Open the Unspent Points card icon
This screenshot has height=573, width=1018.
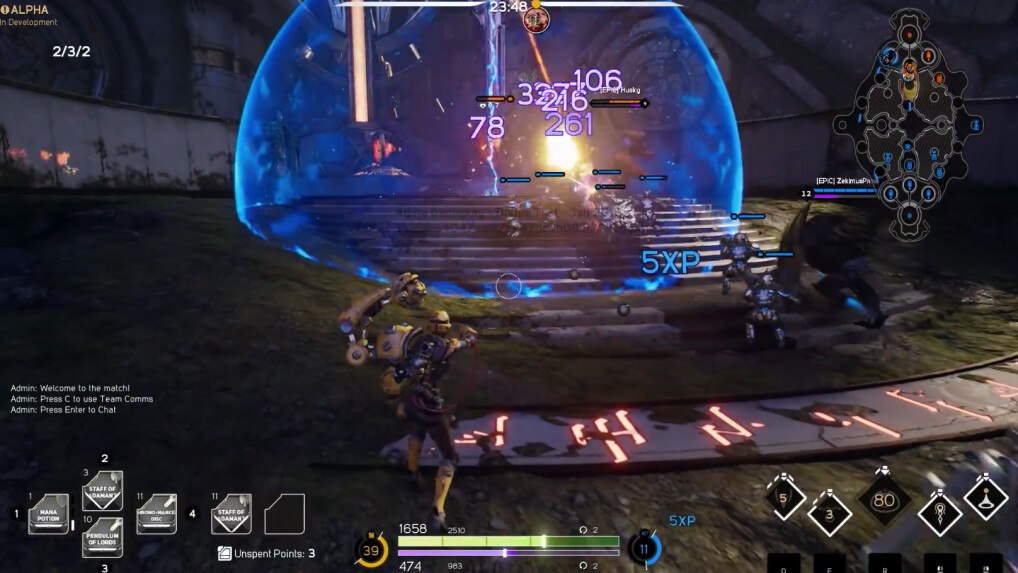point(225,553)
